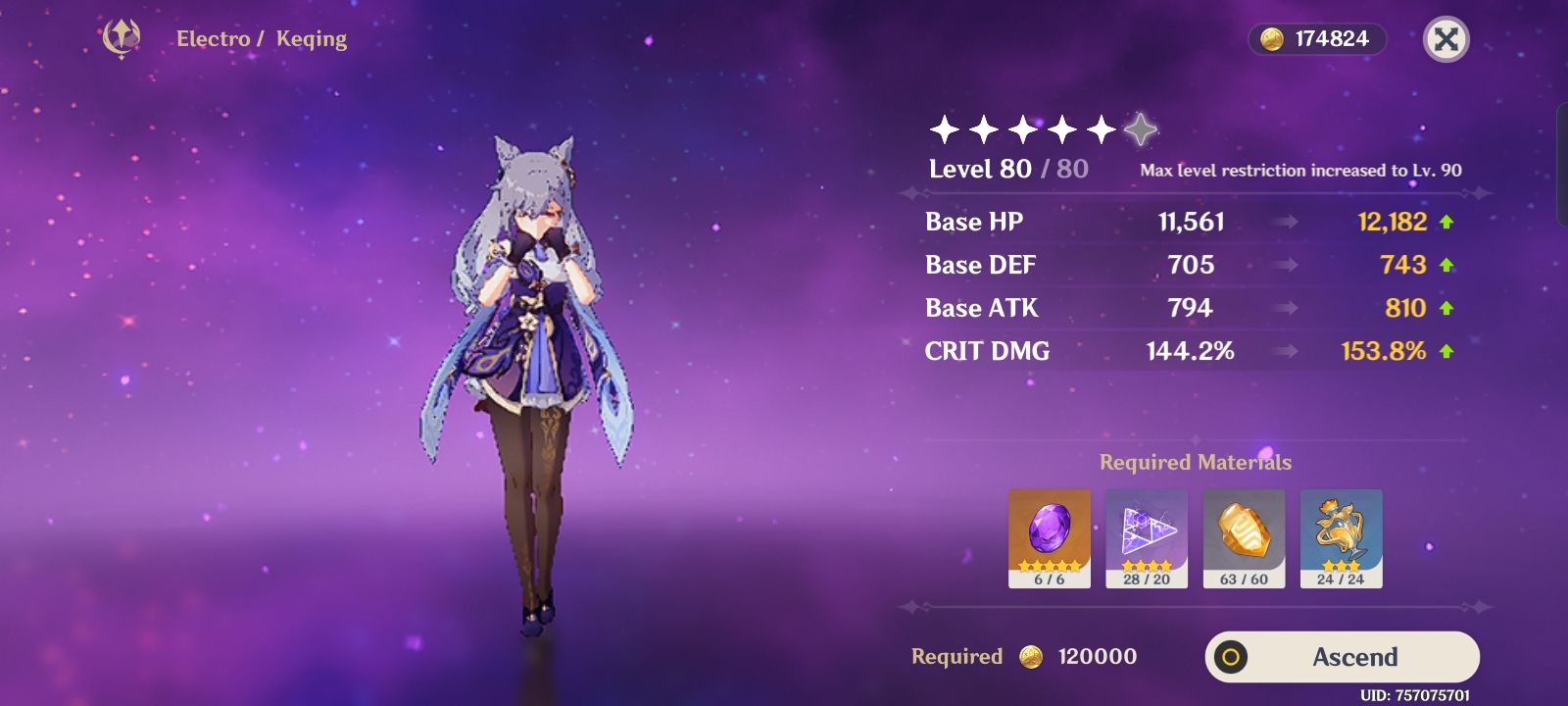The width and height of the screenshot is (1568, 706).
Task: Click the Base ATK stat row
Action: [x=984, y=308]
